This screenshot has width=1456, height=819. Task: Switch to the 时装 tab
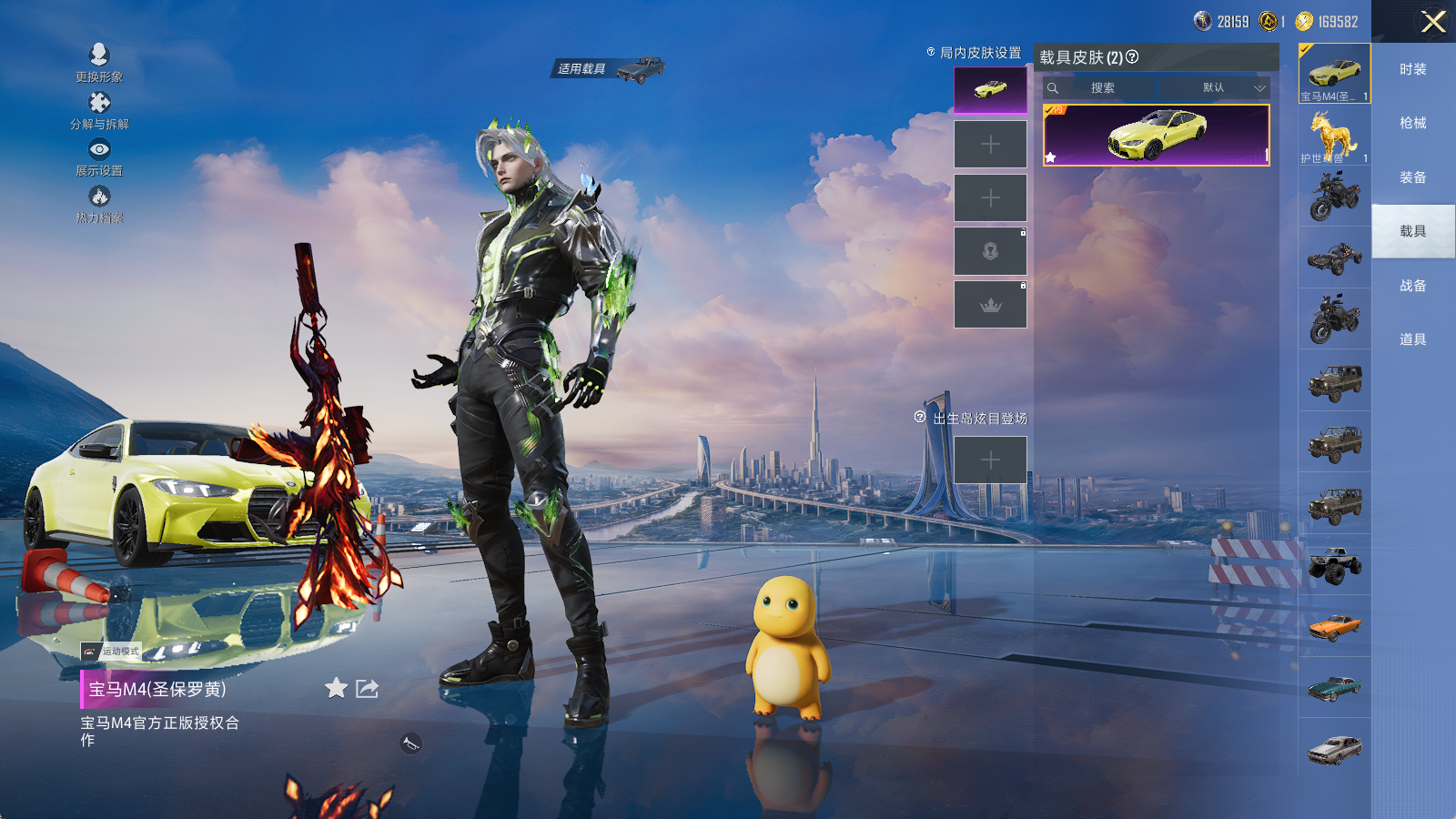click(x=1412, y=69)
